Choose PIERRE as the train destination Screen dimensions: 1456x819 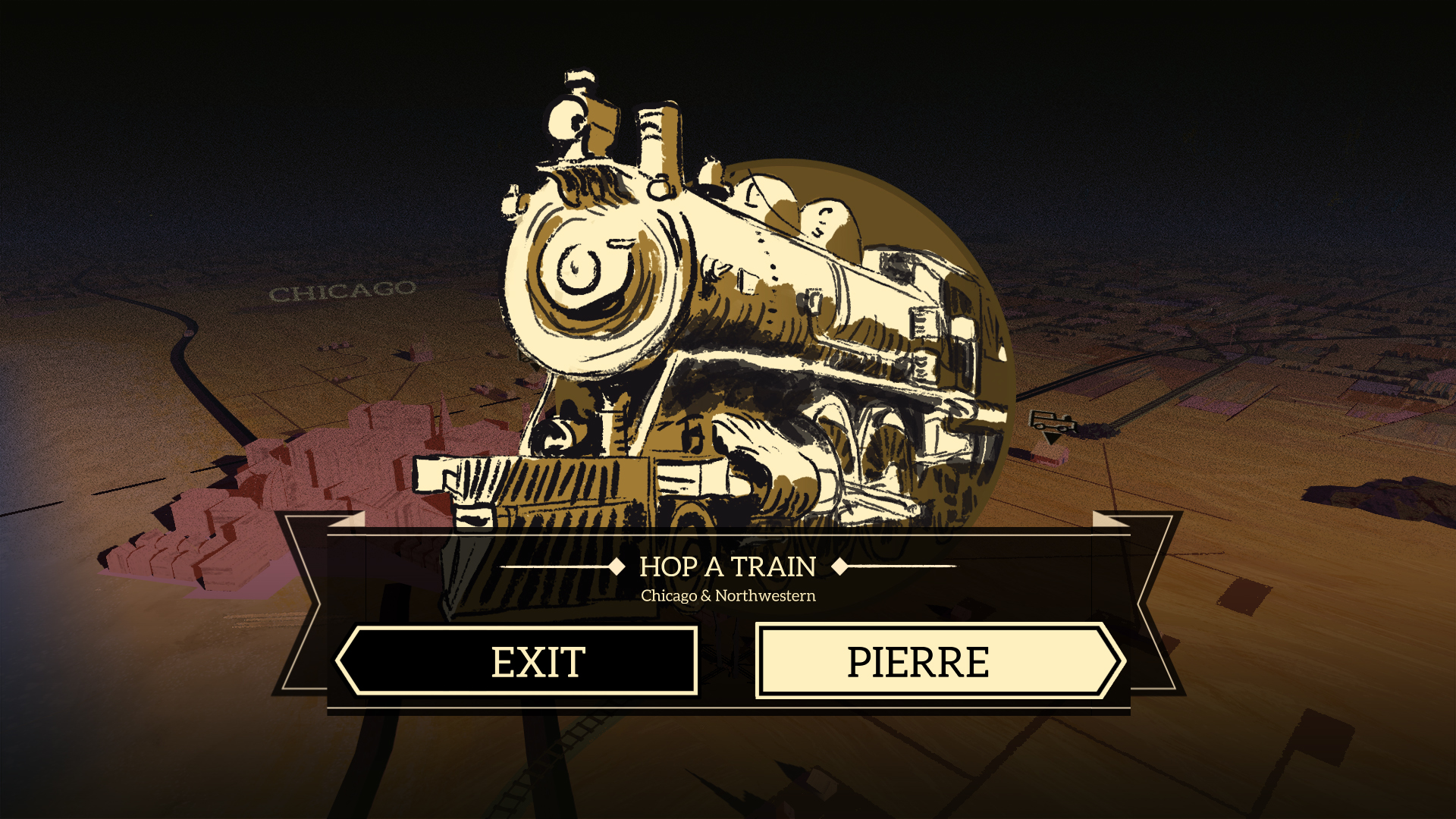tap(939, 659)
